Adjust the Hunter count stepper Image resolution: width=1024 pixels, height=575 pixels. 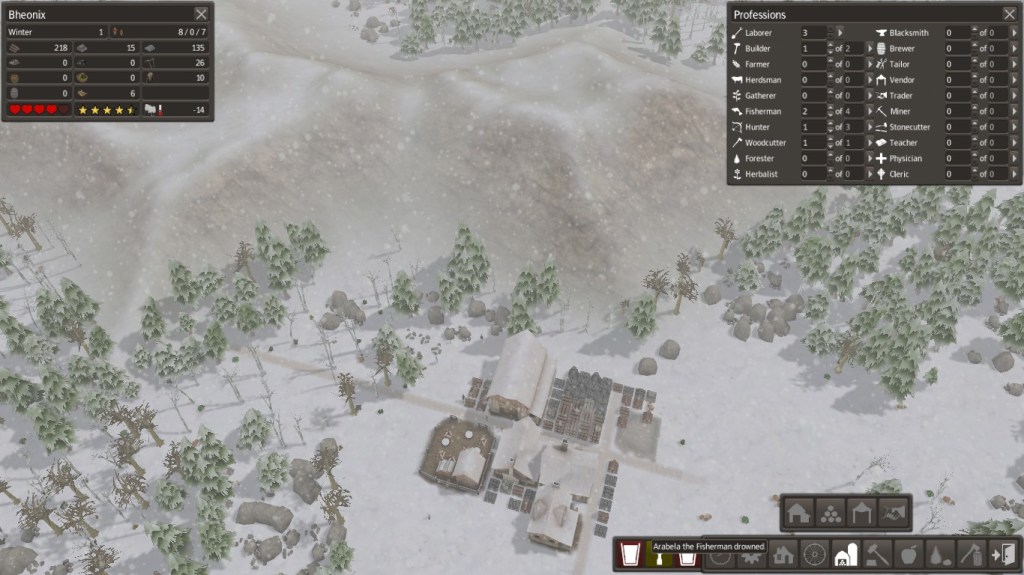click(x=829, y=127)
